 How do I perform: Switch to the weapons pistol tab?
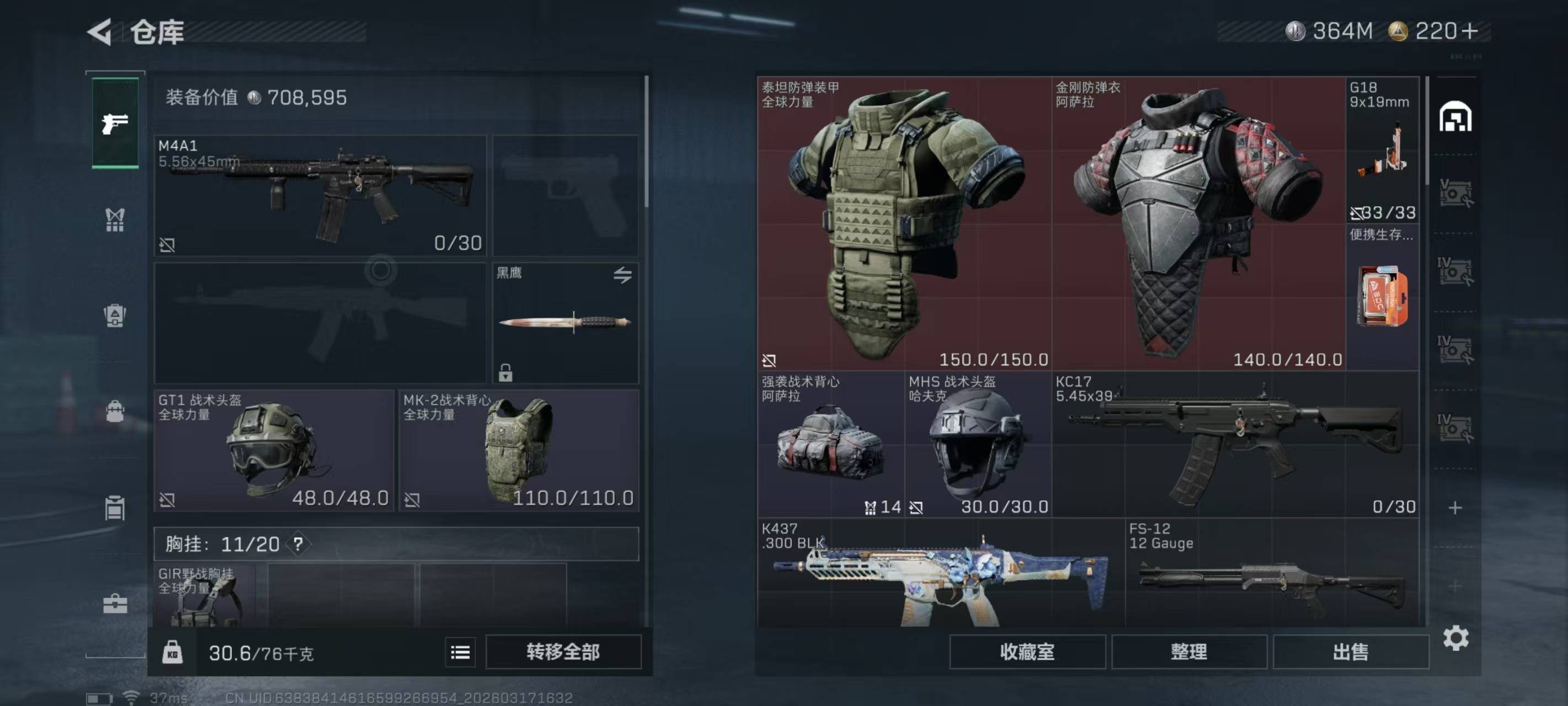115,123
